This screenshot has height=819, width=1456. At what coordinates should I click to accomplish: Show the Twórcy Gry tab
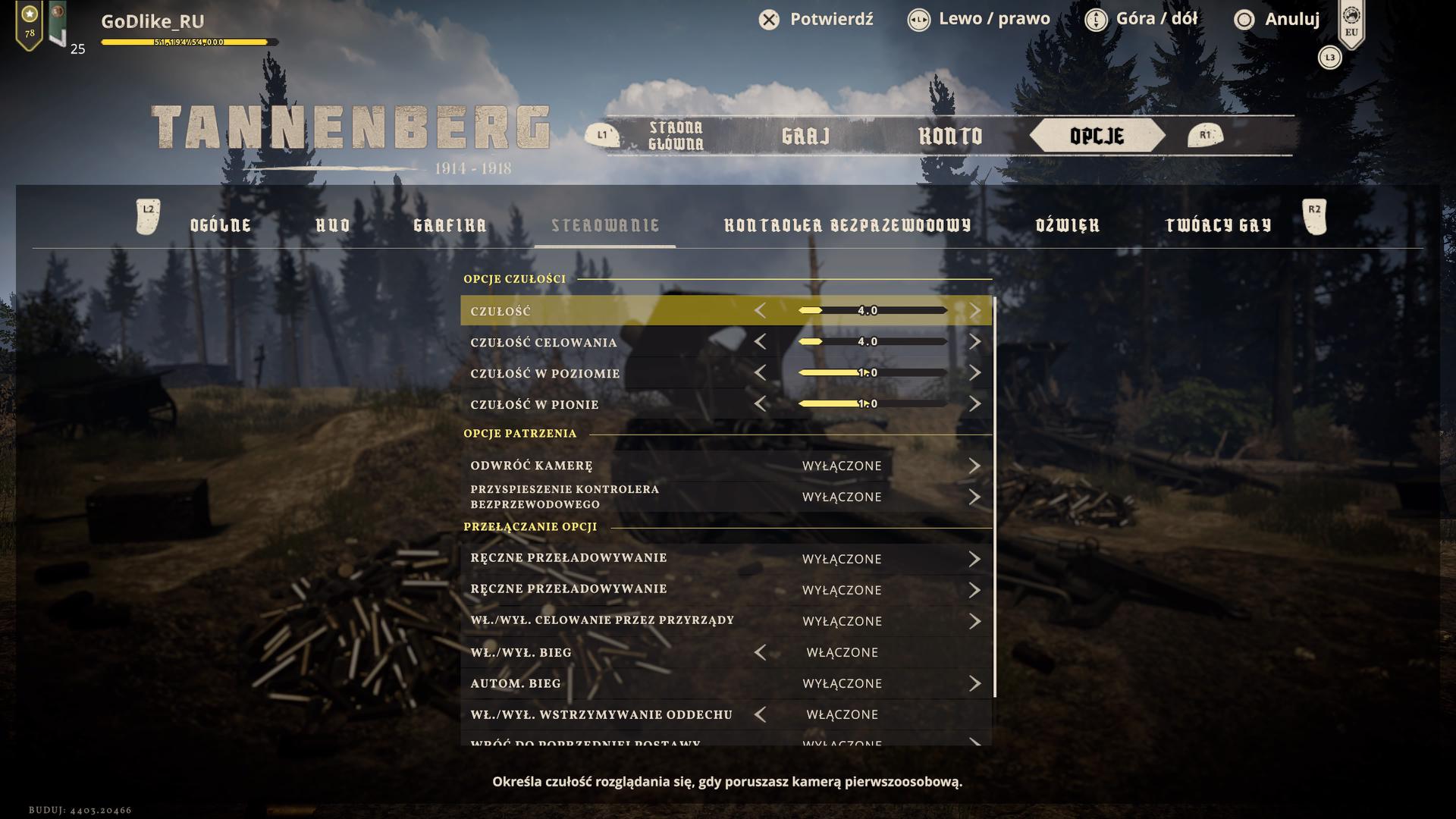point(1218,225)
